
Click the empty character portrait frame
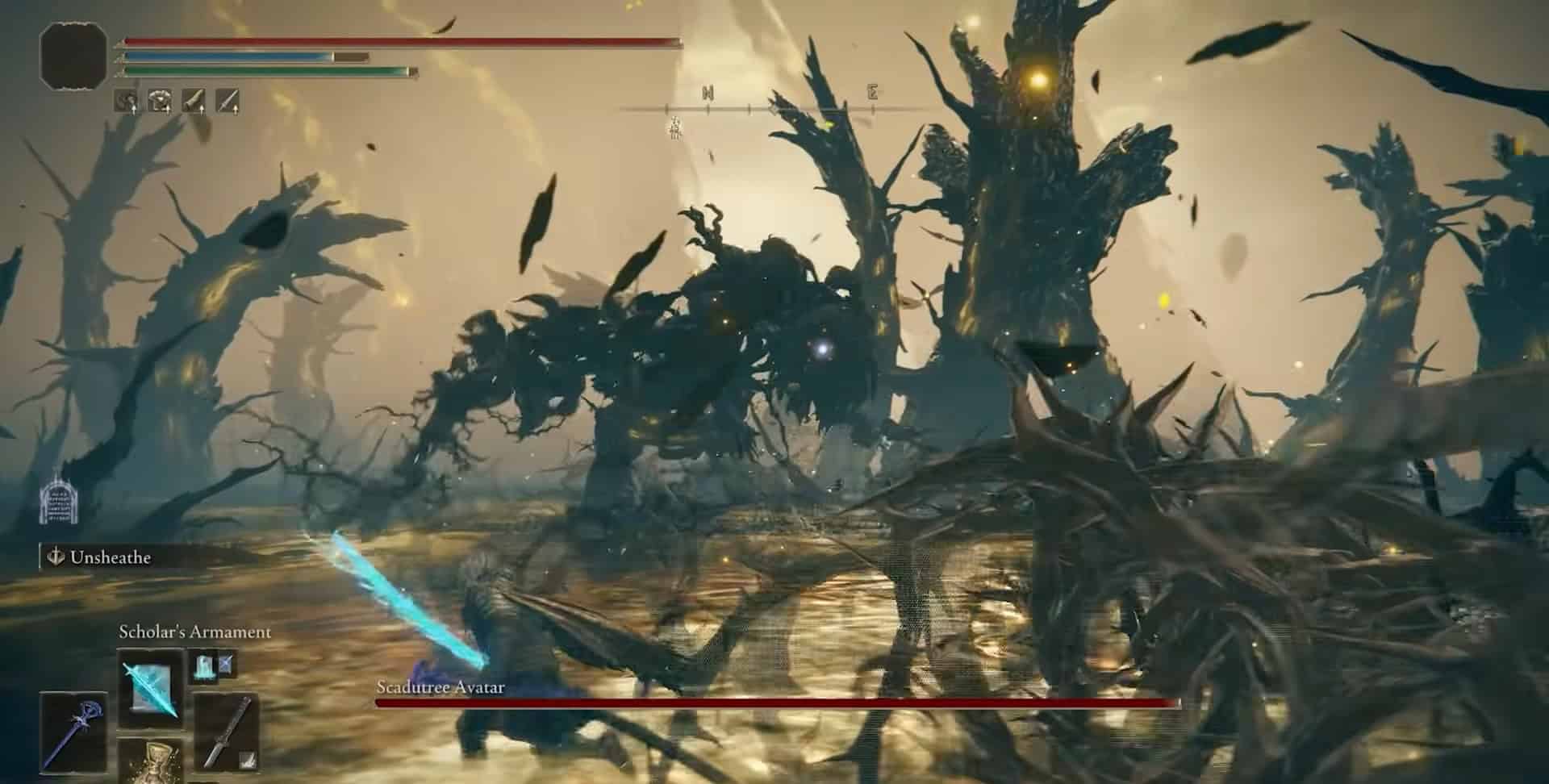coord(73,52)
